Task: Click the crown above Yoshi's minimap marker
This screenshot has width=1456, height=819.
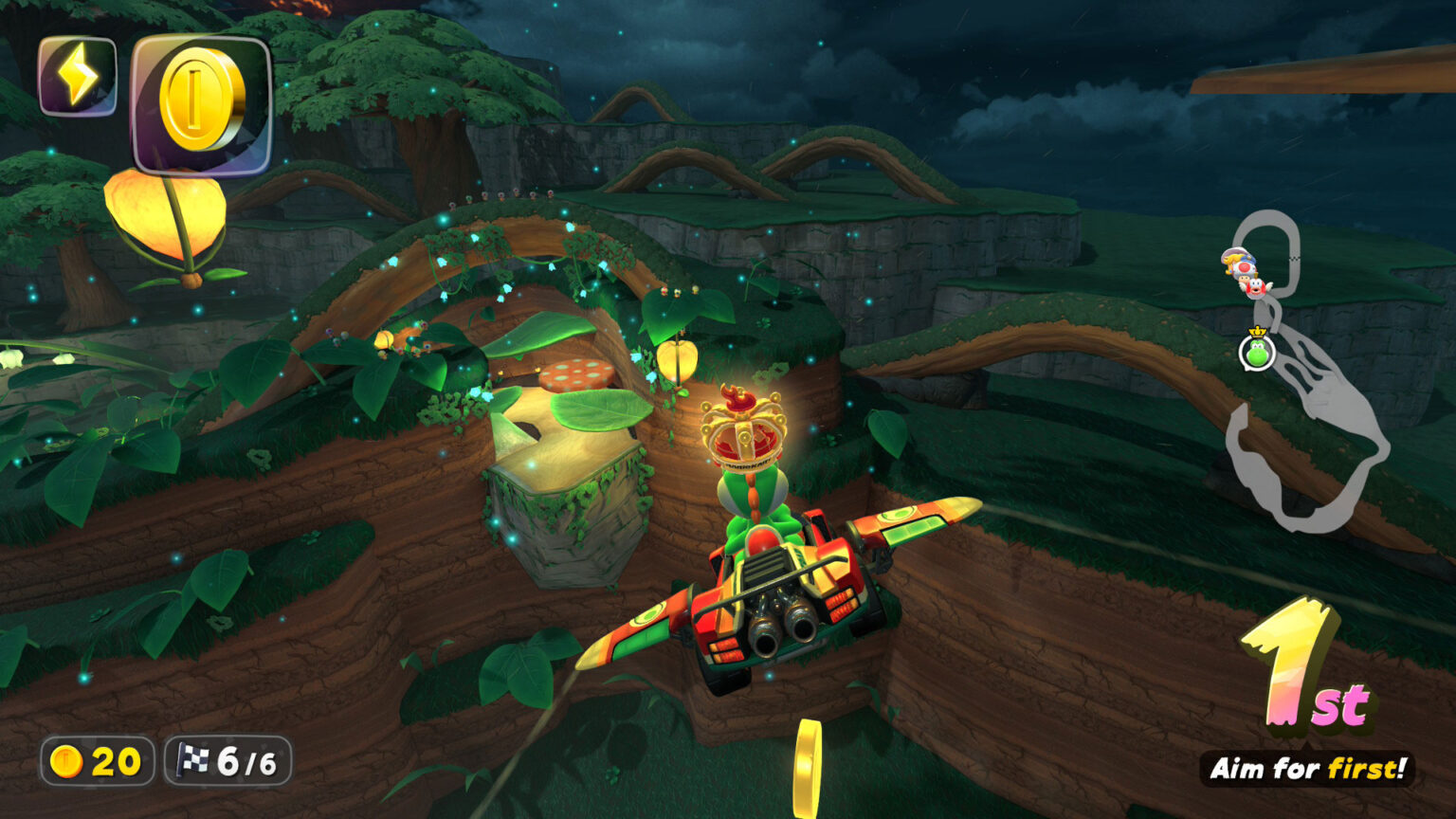Action: [1258, 332]
